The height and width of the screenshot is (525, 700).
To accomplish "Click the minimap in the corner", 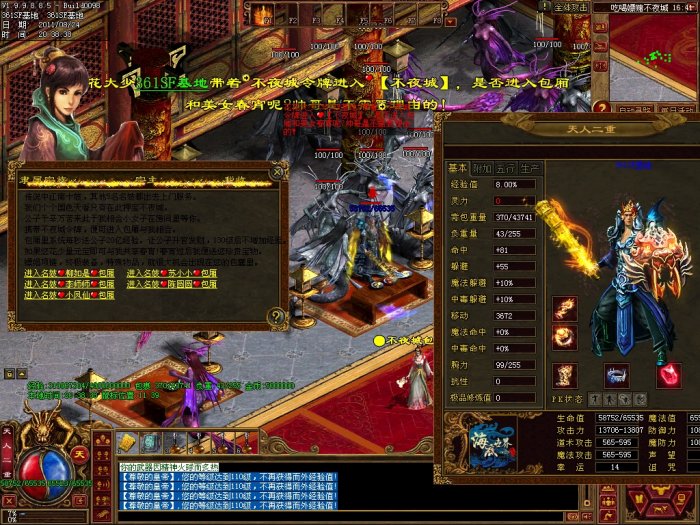I will (x=653, y=48).
